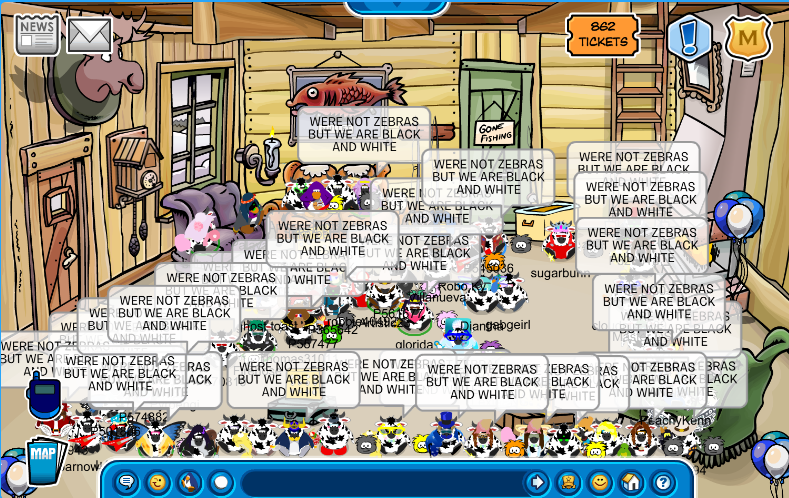Image resolution: width=789 pixels, height=498 pixels.
Task: Open the 862 Tickets badge
Action: point(603,35)
